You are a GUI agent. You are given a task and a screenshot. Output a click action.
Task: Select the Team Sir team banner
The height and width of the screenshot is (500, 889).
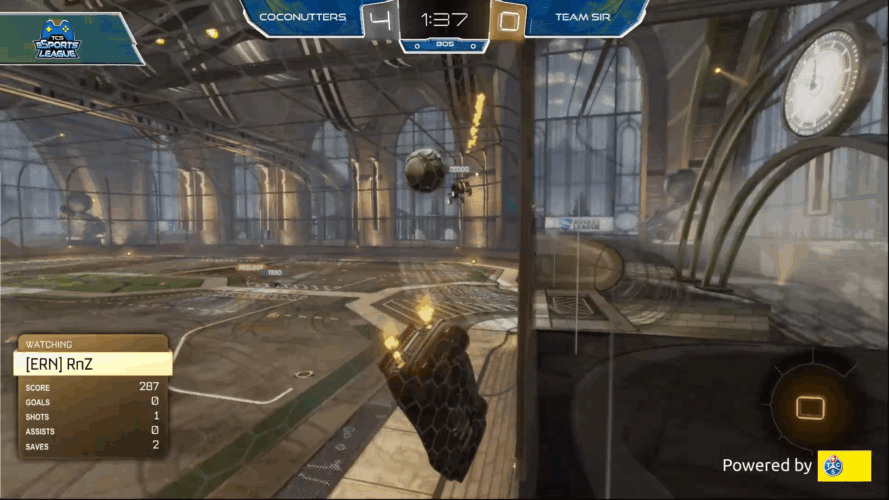coord(580,17)
